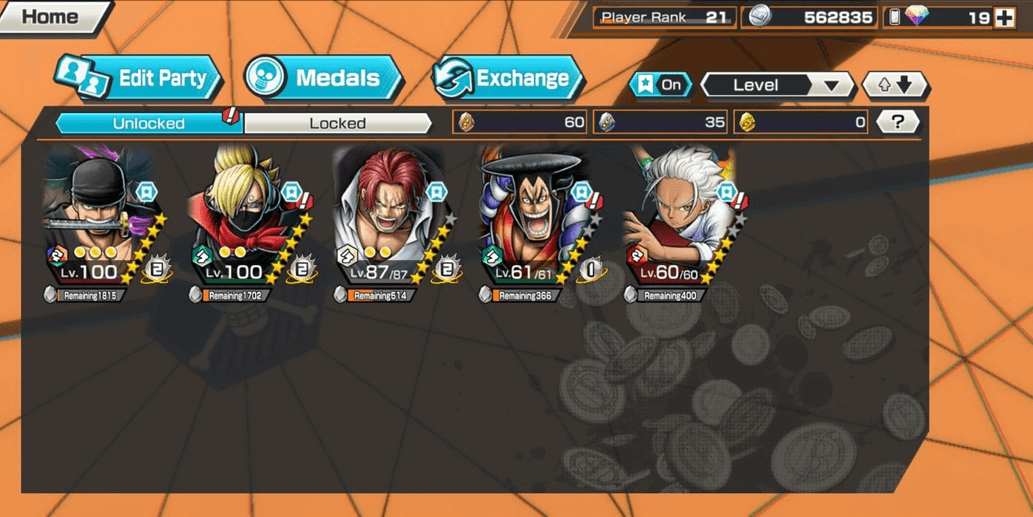Open the Edit Party screen

139,78
